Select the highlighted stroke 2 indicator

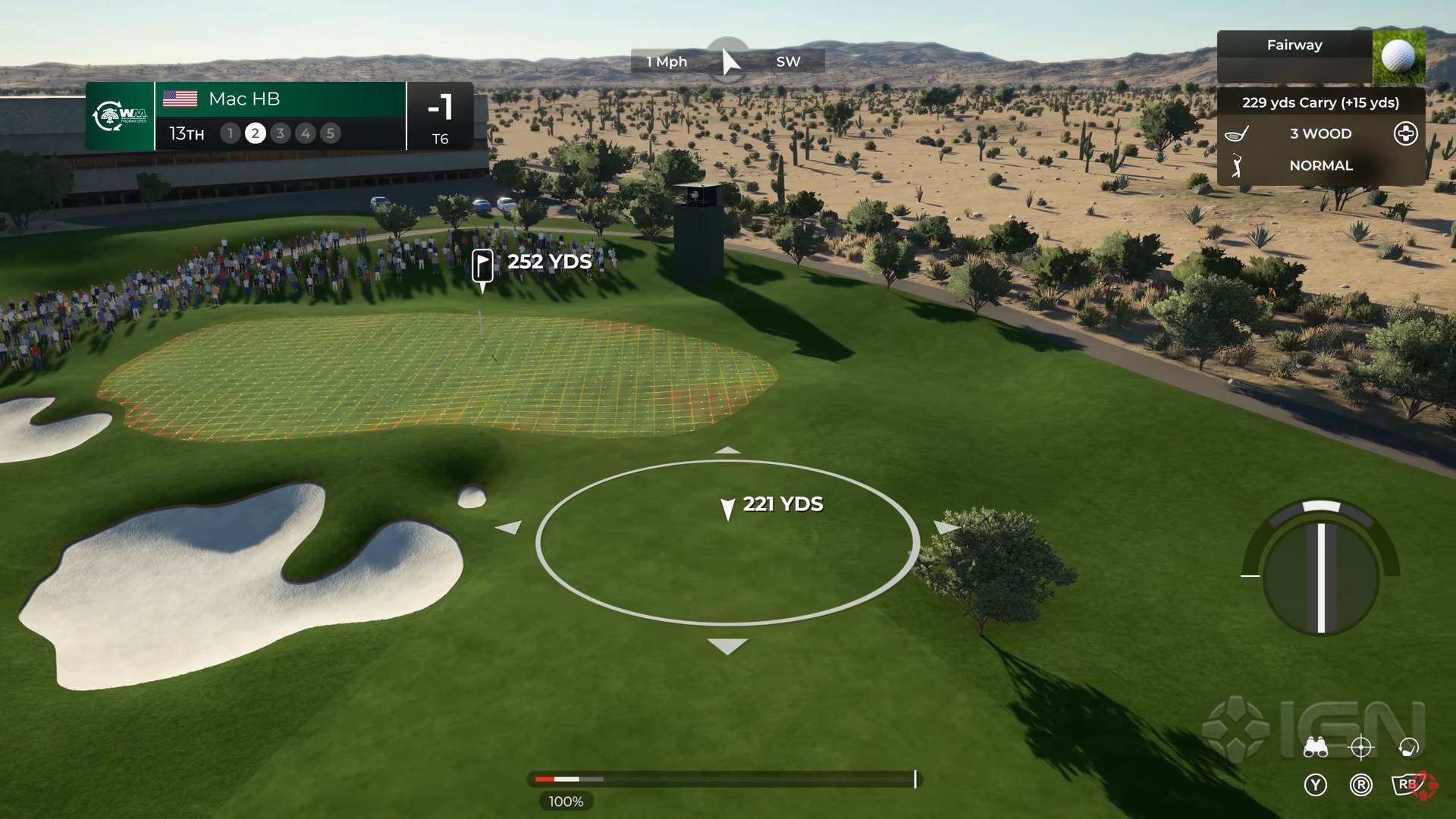(x=256, y=133)
